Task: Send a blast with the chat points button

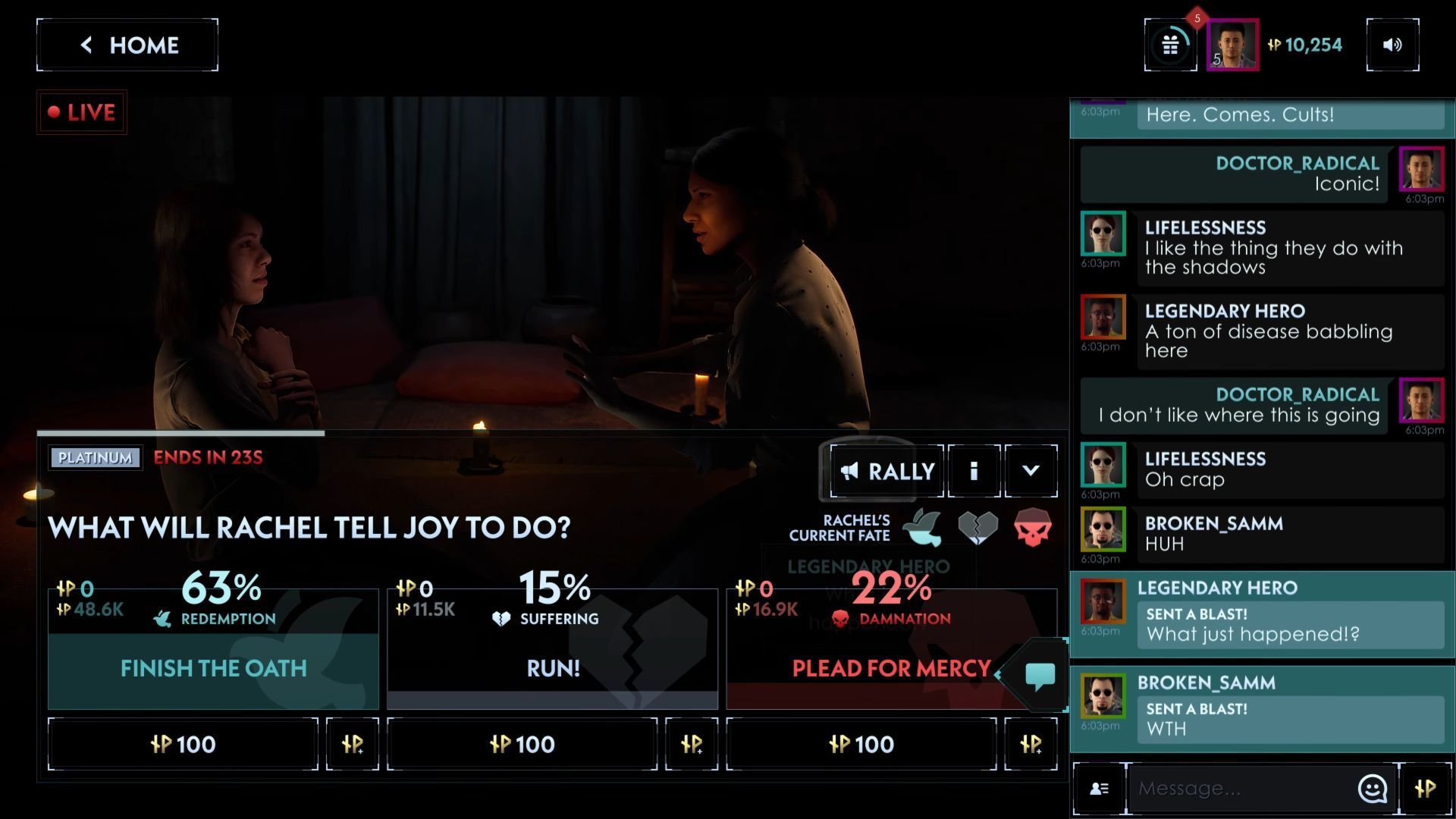Action: point(1425,789)
